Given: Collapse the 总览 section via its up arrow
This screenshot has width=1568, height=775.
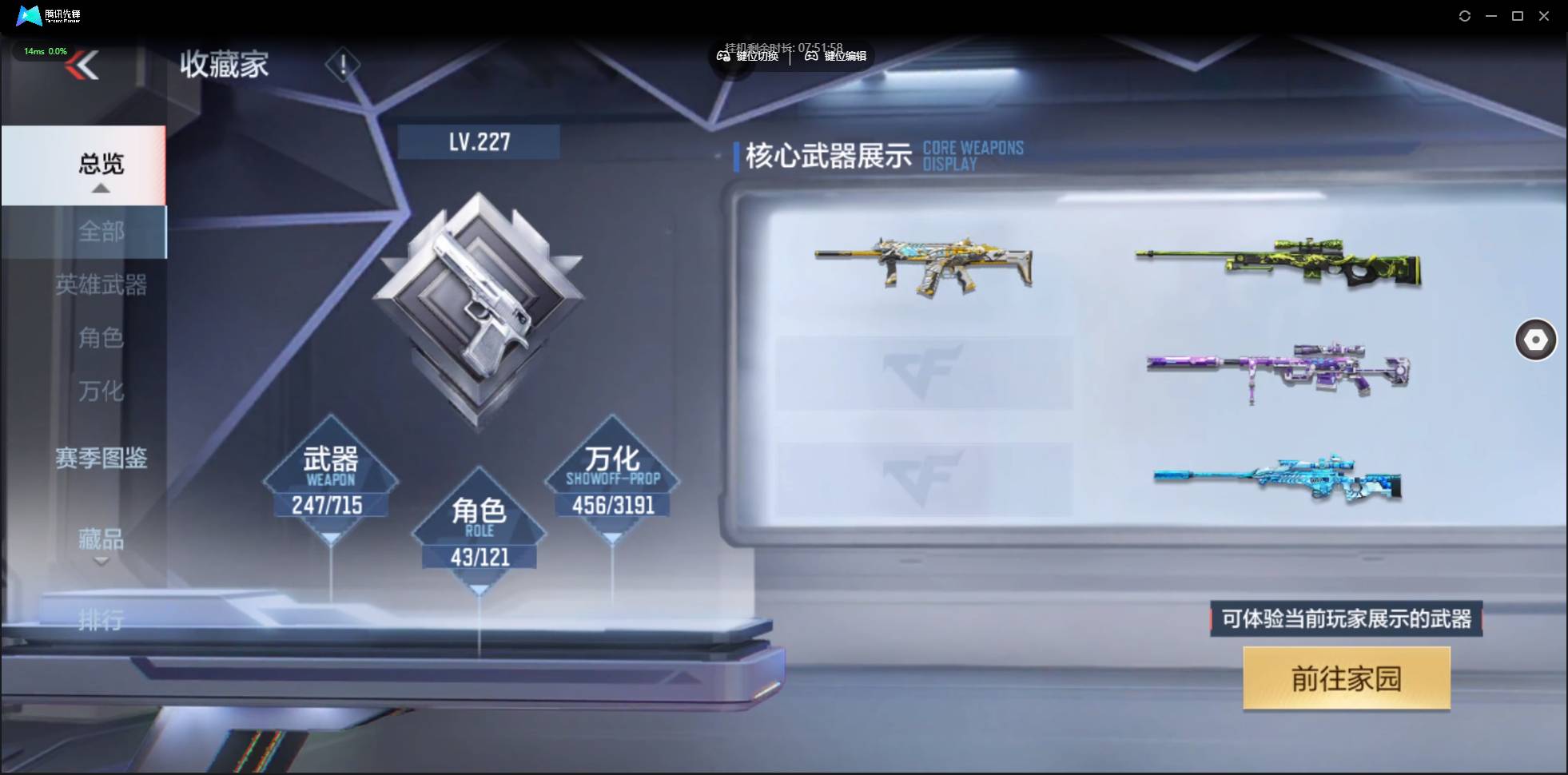Looking at the screenshot, I should pyautogui.click(x=99, y=187).
